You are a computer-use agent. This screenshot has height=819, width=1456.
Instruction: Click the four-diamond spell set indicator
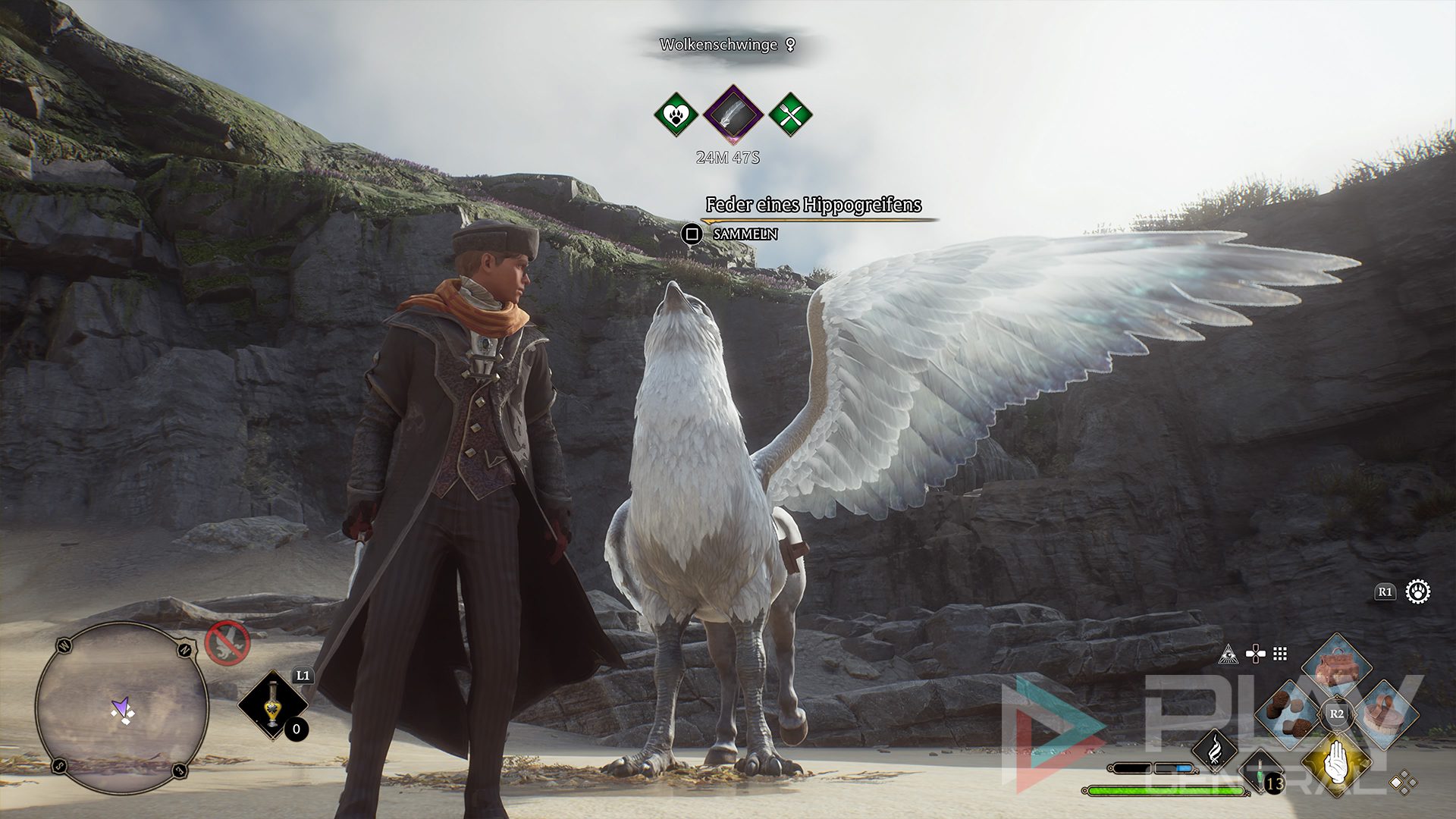tap(1403, 782)
